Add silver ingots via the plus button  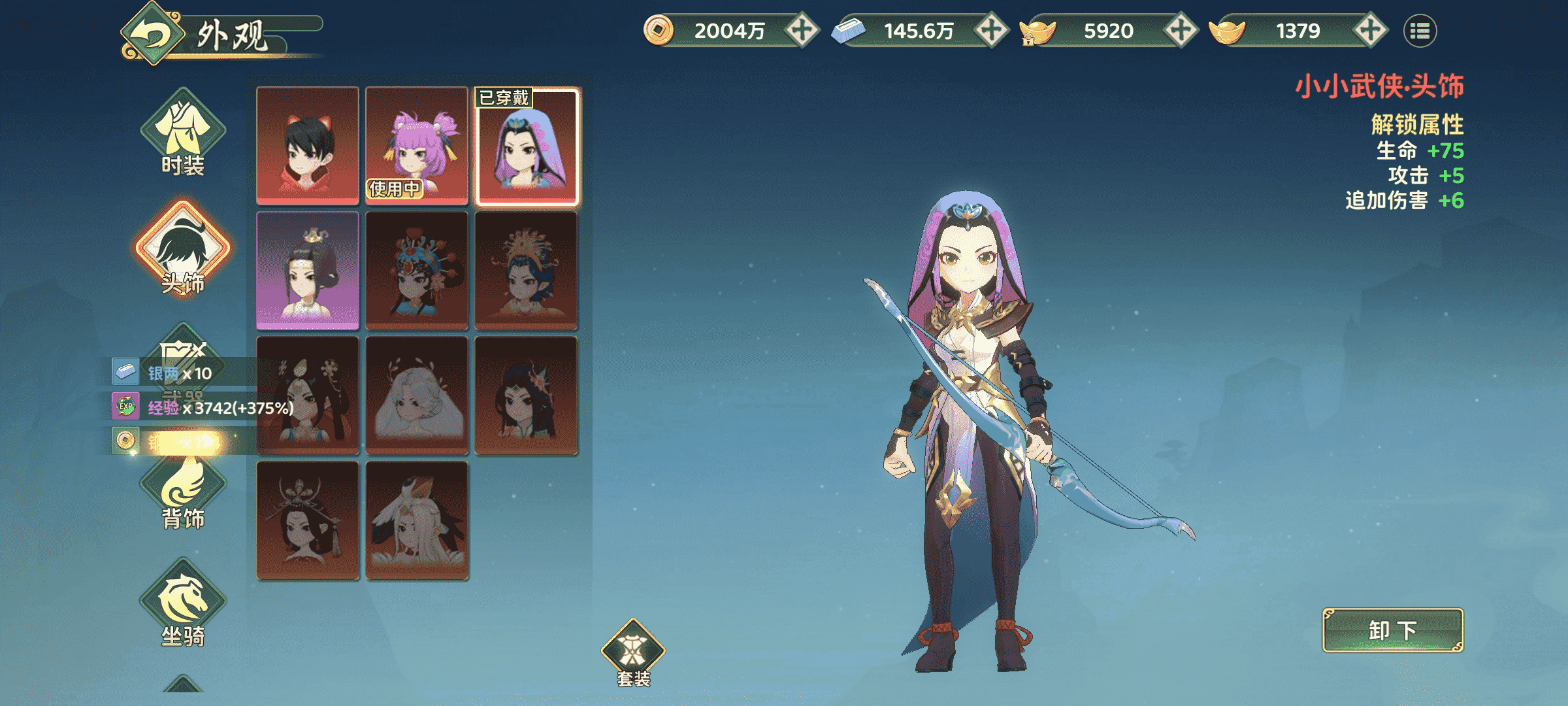[991, 30]
